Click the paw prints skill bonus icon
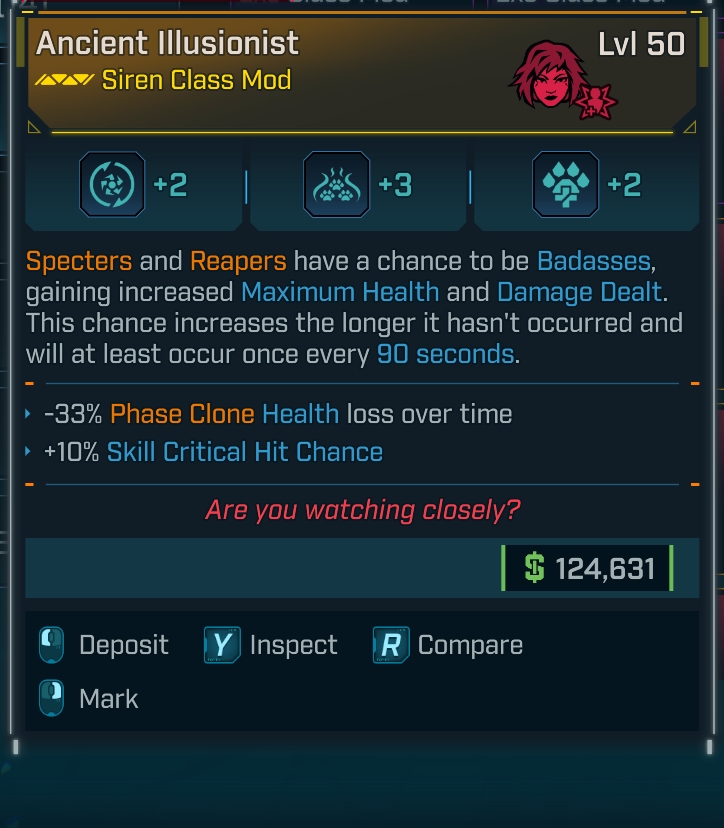Image resolution: width=724 pixels, height=828 pixels. (336, 185)
